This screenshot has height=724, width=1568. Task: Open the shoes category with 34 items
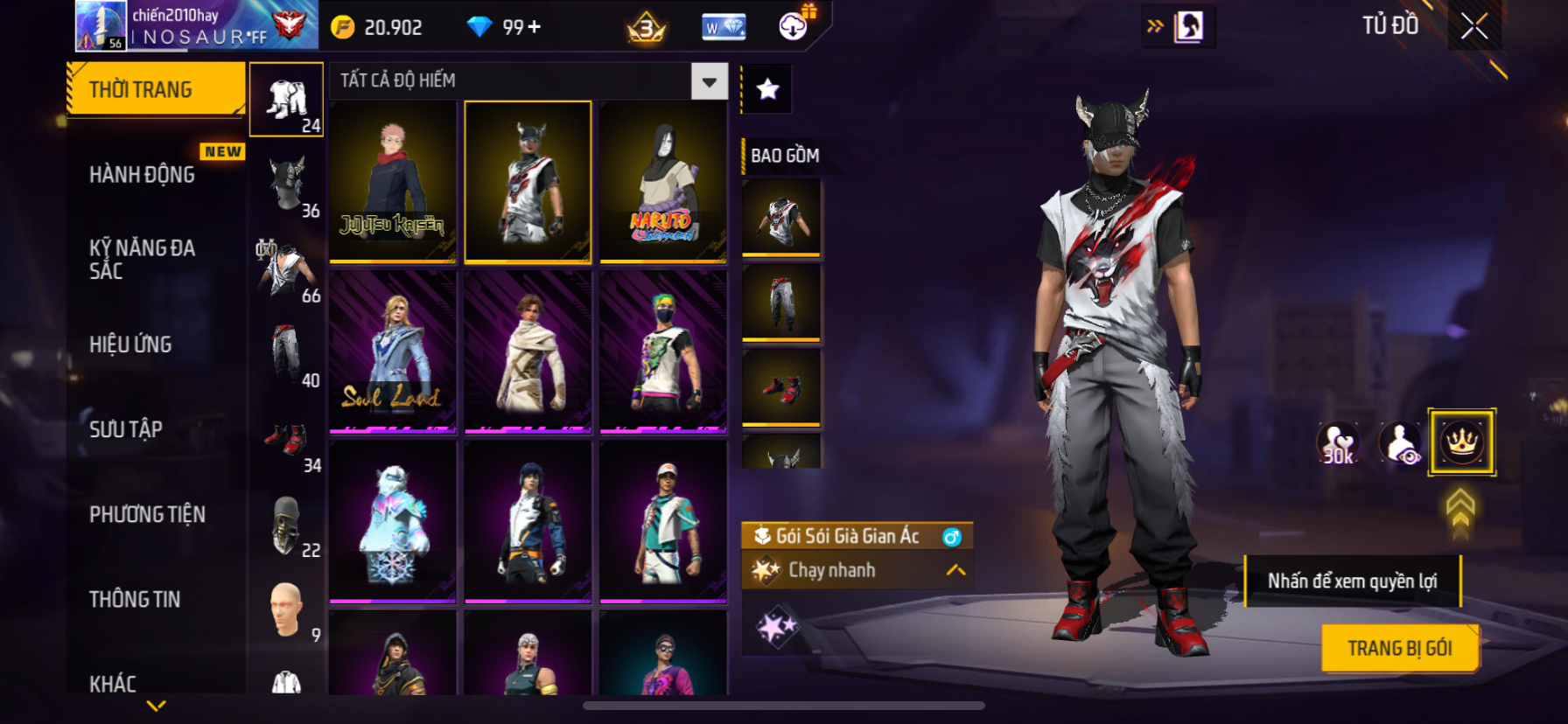click(x=287, y=440)
